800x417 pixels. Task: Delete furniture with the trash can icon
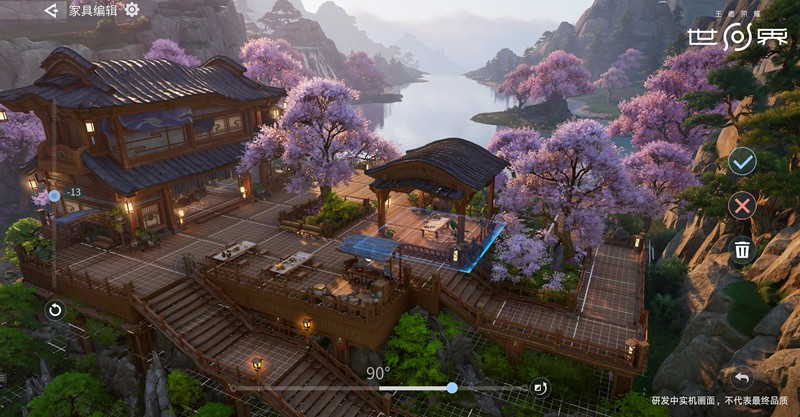click(x=742, y=250)
